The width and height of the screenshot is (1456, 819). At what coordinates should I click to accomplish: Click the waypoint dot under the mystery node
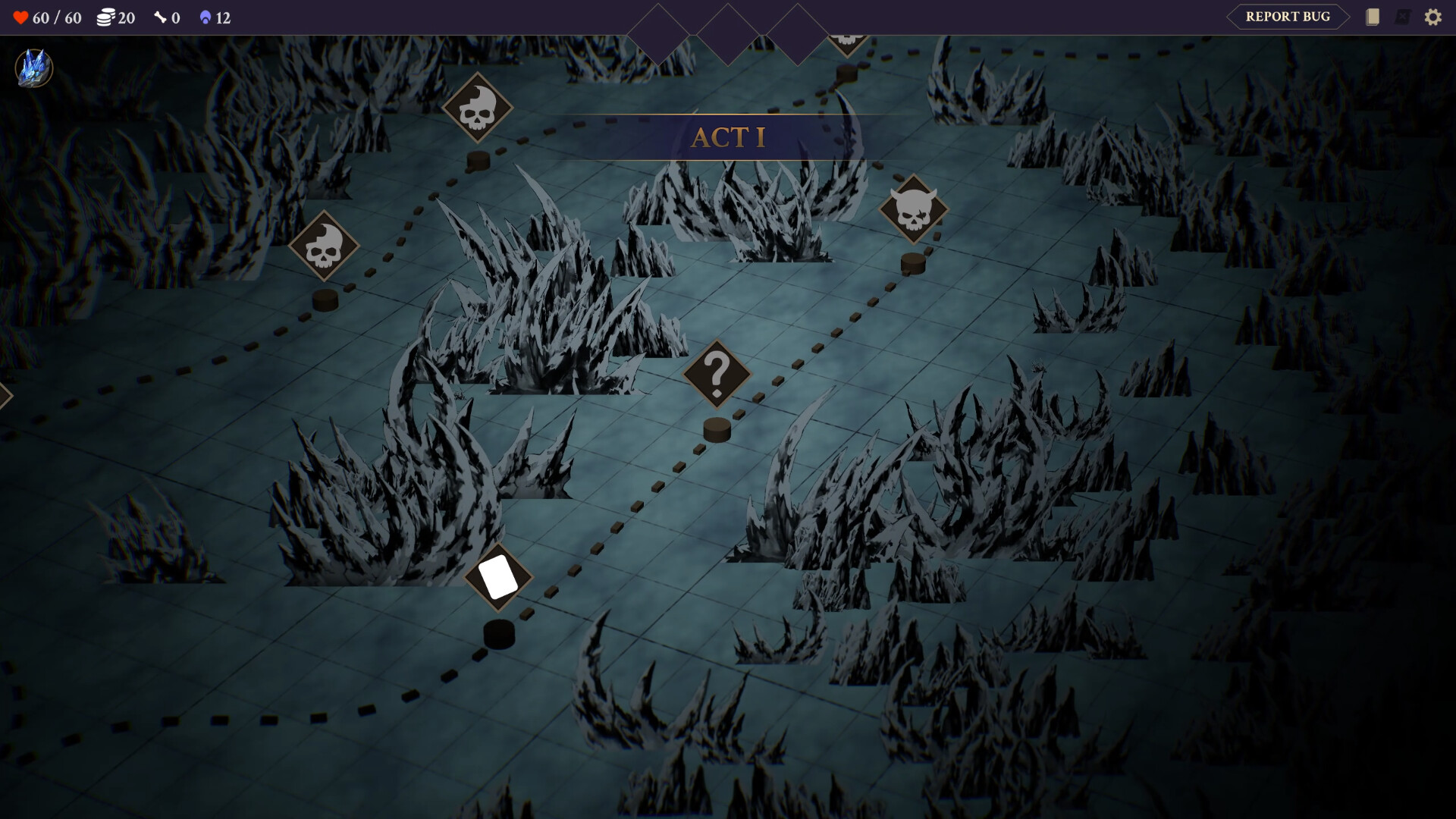(716, 430)
